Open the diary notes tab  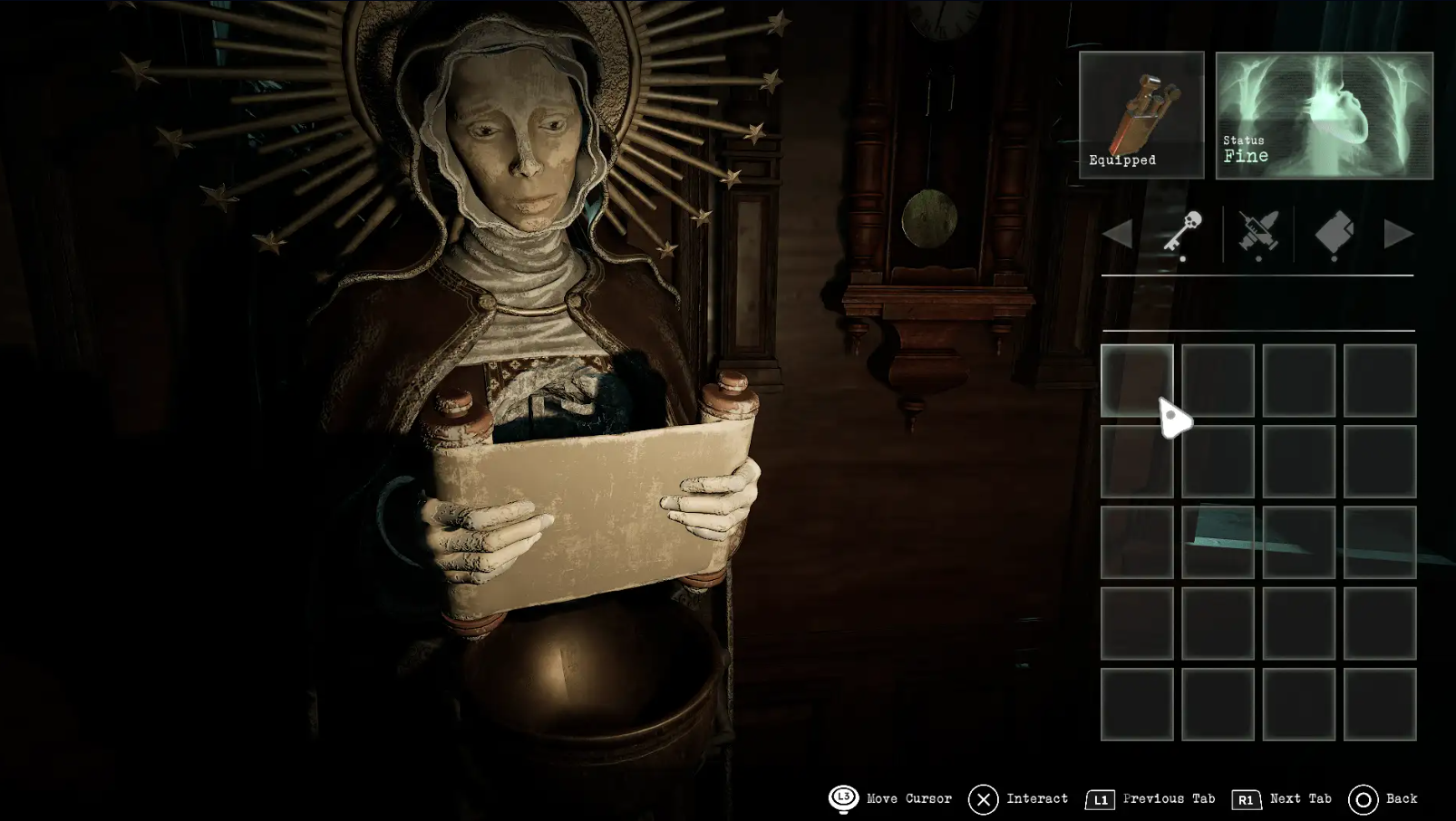tap(1334, 234)
